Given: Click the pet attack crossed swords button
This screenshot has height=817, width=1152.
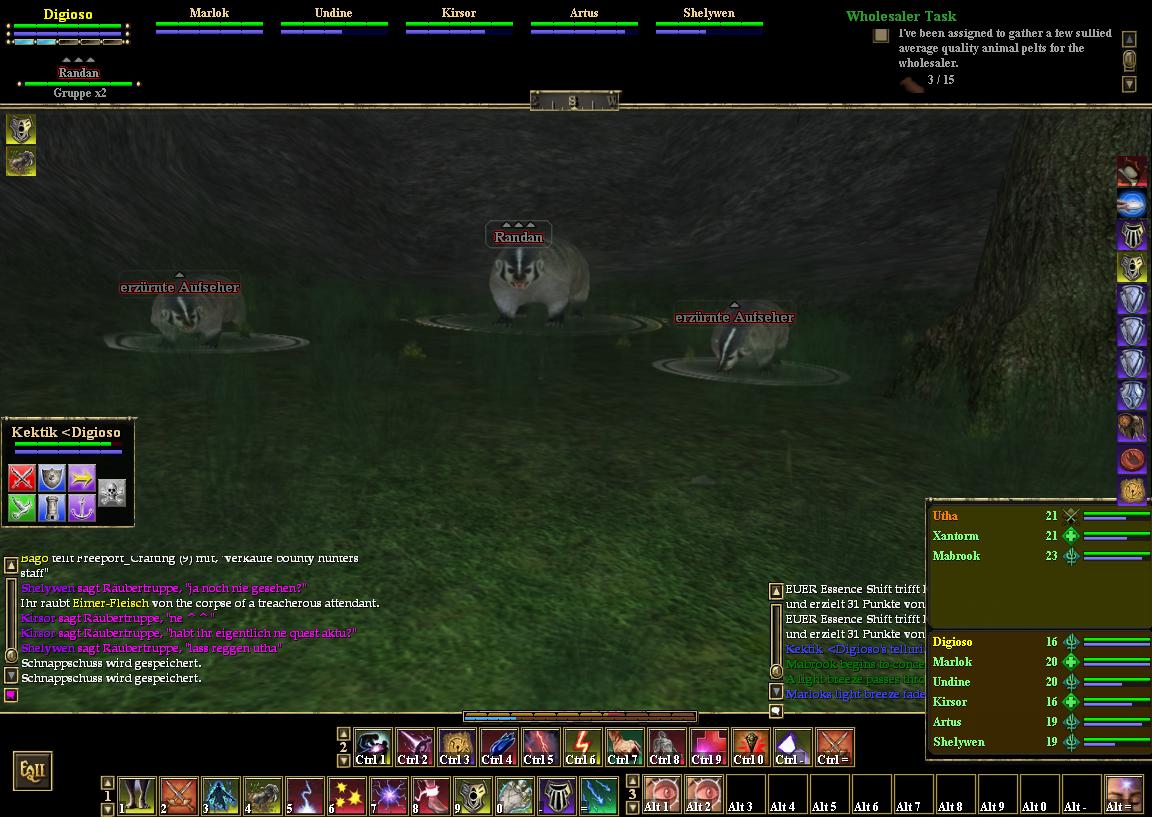Looking at the screenshot, I should [22, 478].
